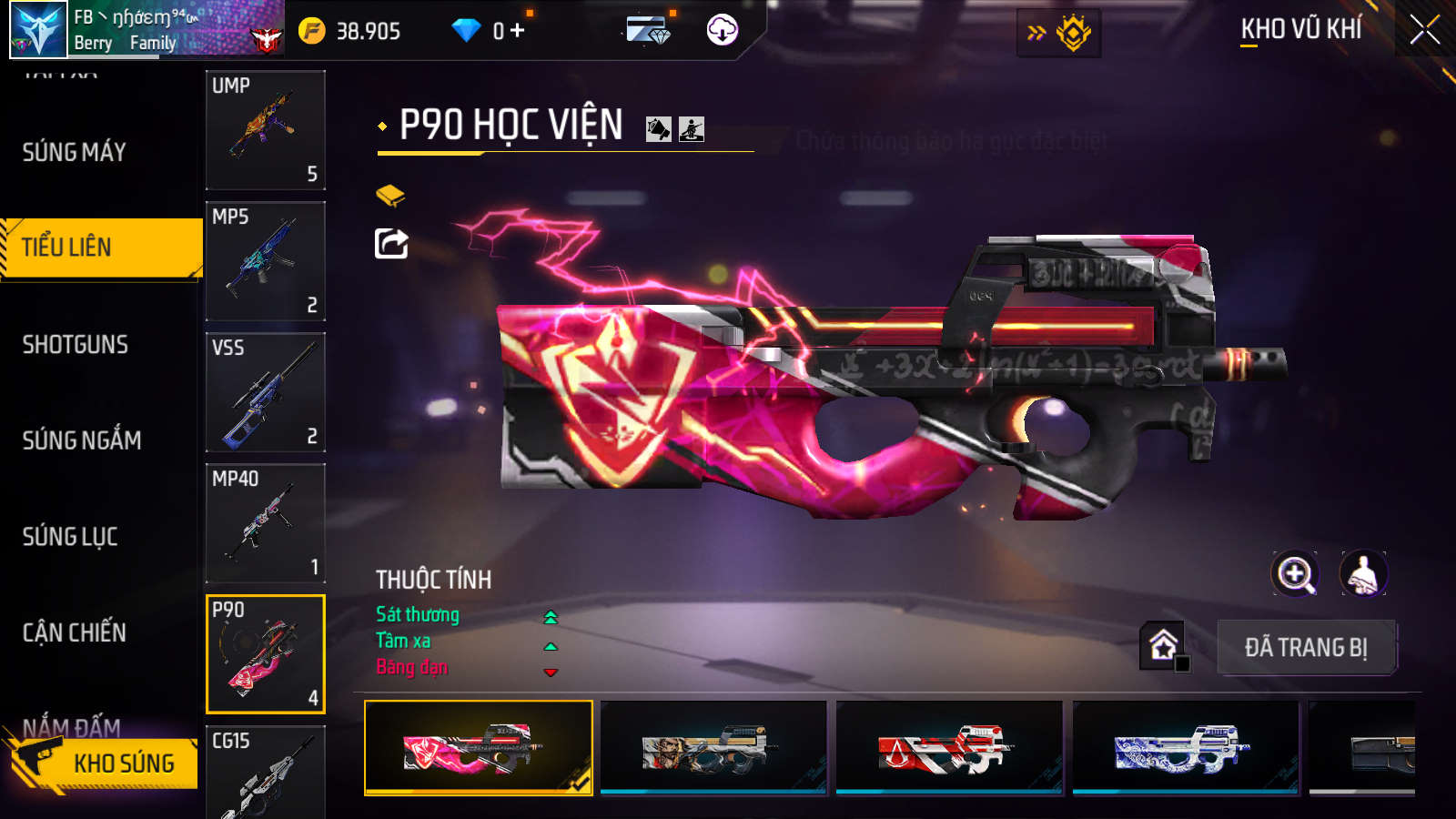
Task: Open the CẬN CHIẾN category
Action: 75,632
